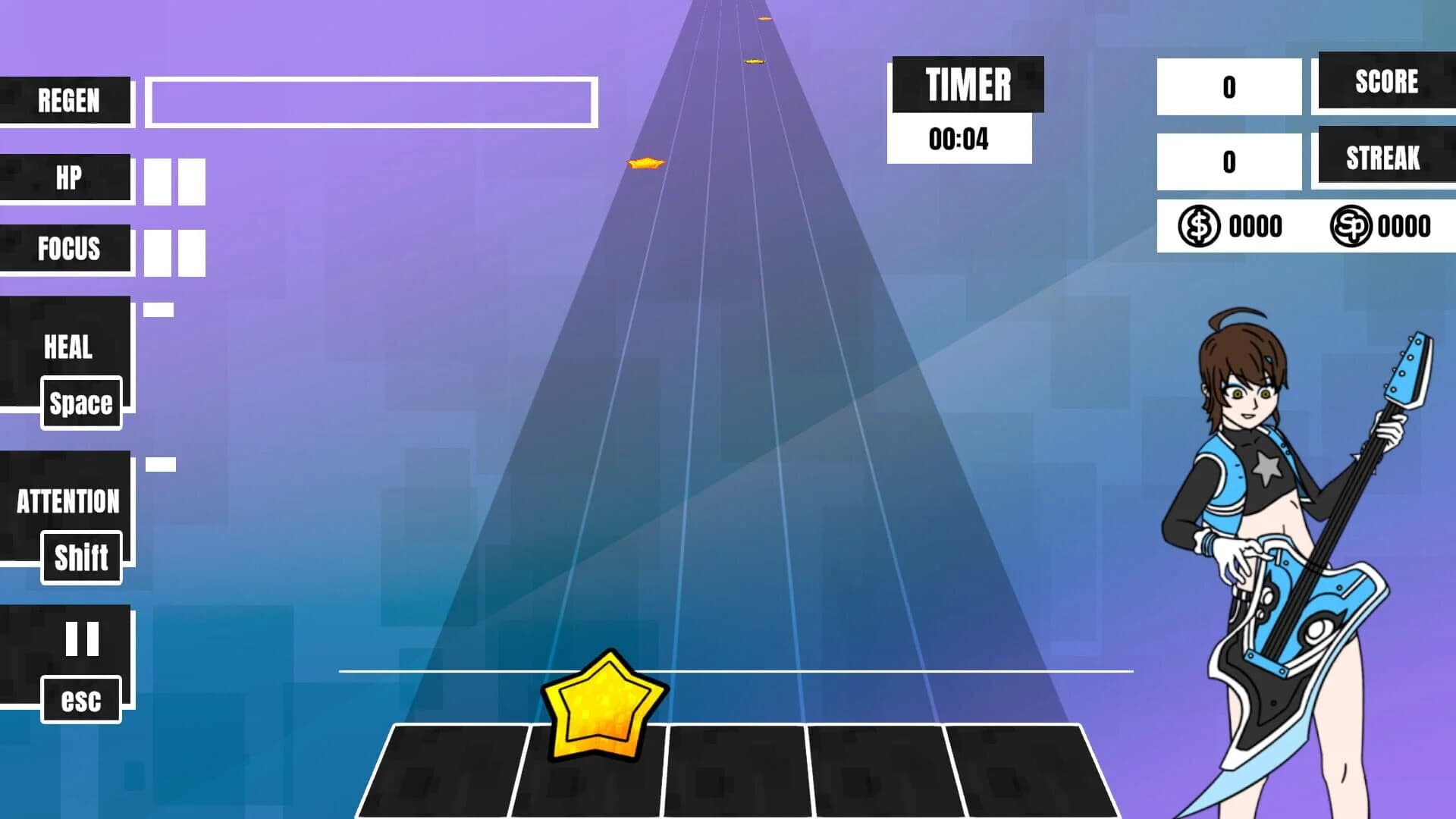Click the SP points coin icon

[1352, 224]
